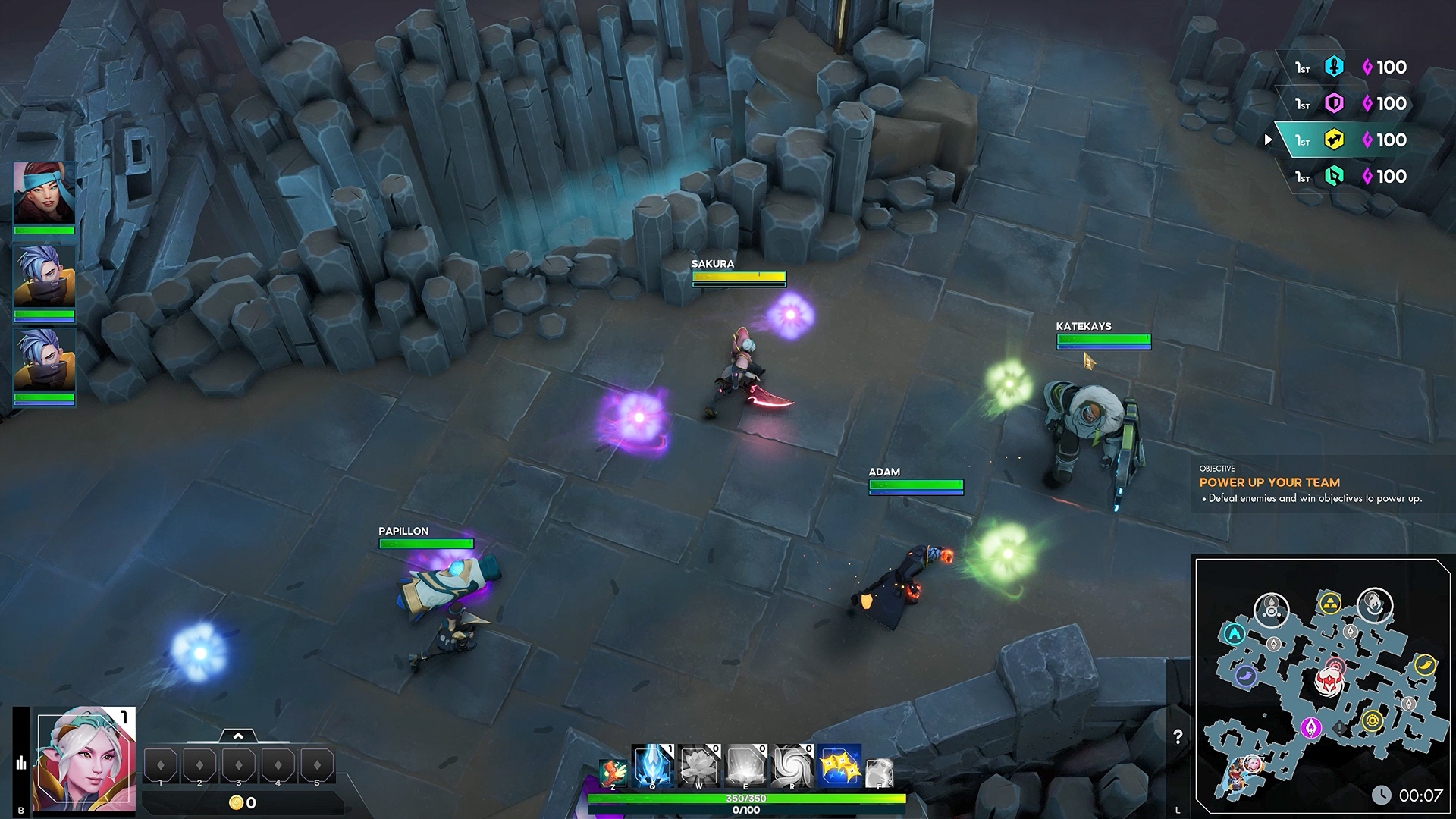Click the gold bars marker on minimap
Screen dimensions: 1456x819
point(1329,604)
